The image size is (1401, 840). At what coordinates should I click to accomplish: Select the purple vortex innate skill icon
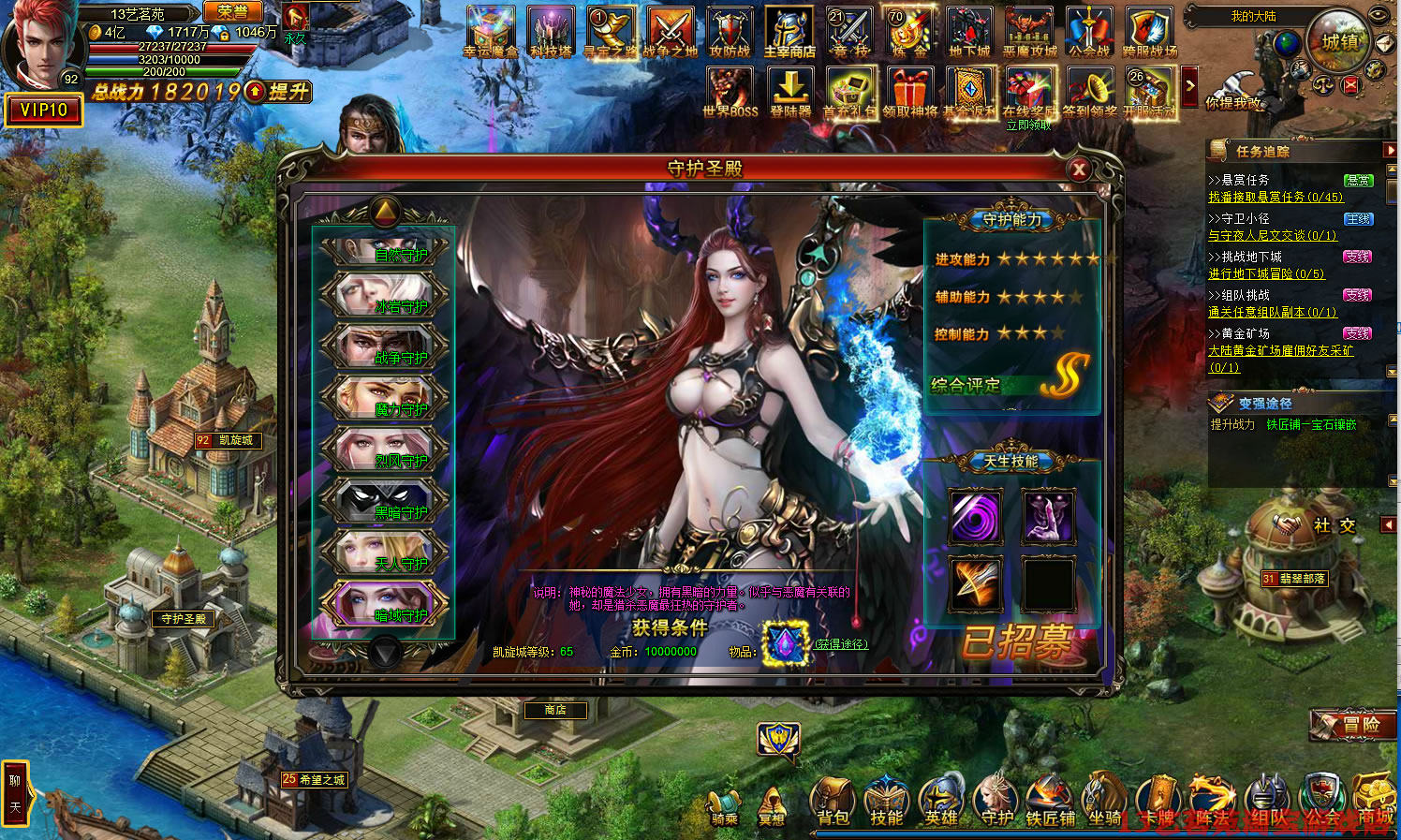pyautogui.click(x=976, y=516)
